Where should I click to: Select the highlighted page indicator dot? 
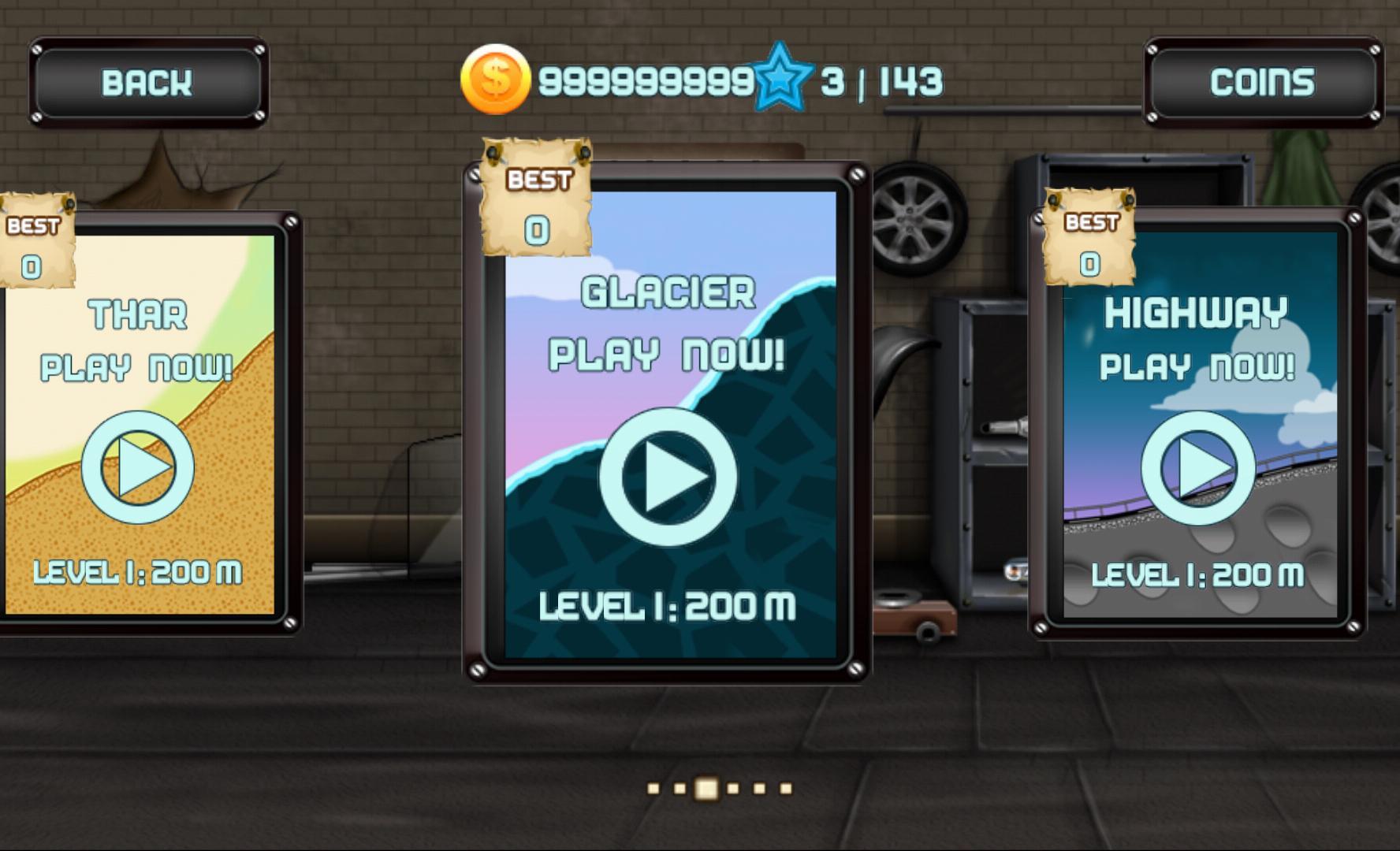pos(706,787)
